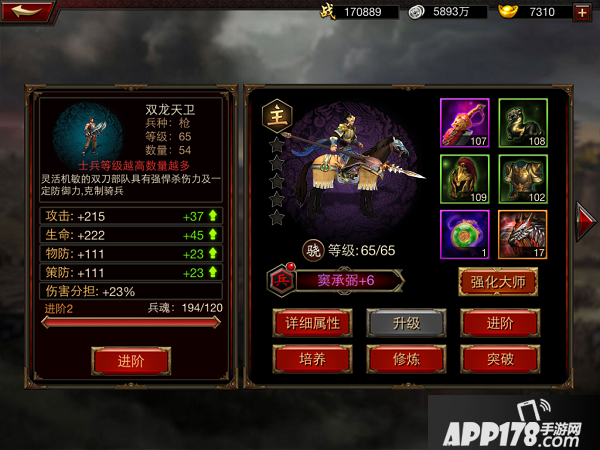This screenshot has height=450, width=600.
Task: Select the 双龙天卫 troop portrait
Action: click(x=87, y=130)
